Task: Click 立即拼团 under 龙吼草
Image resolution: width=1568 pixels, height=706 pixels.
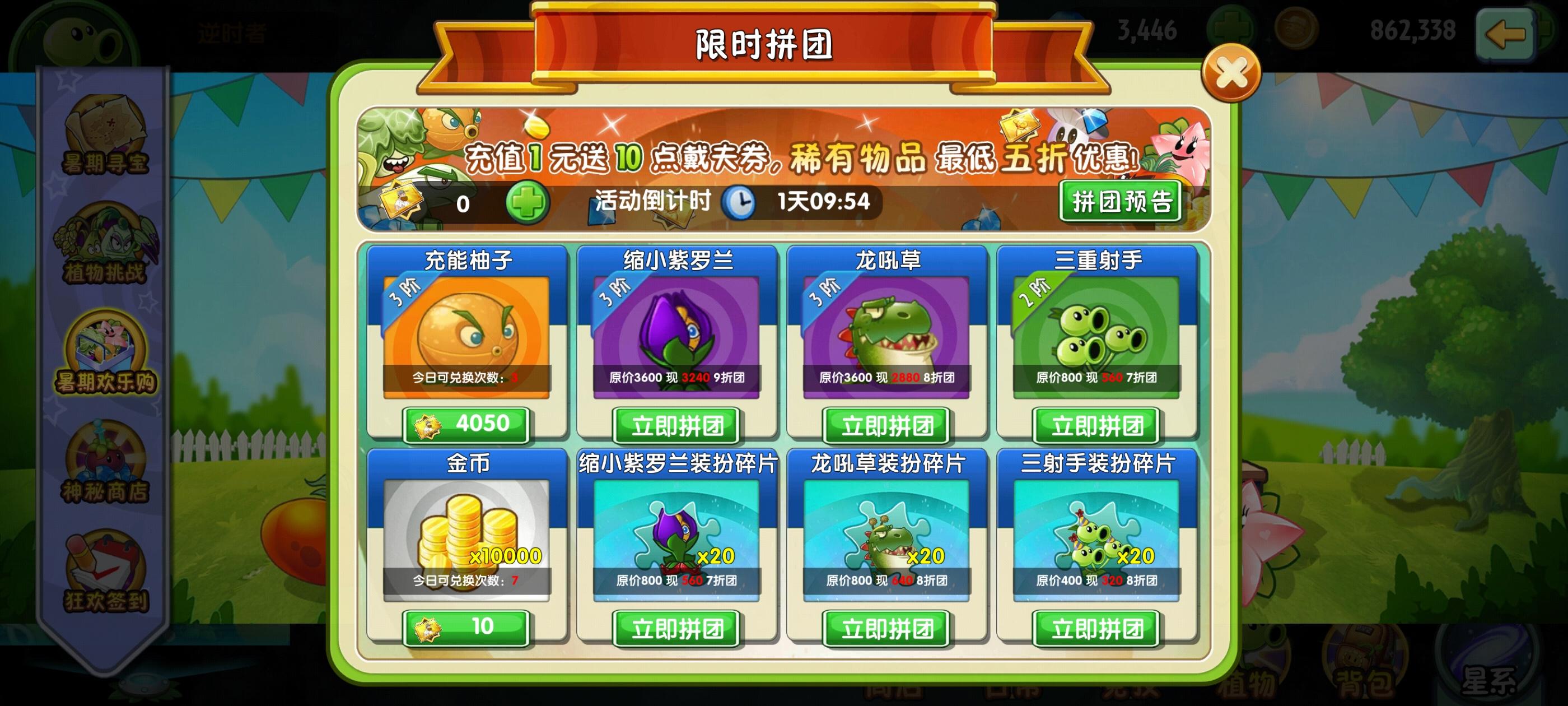Action: pyautogui.click(x=886, y=426)
